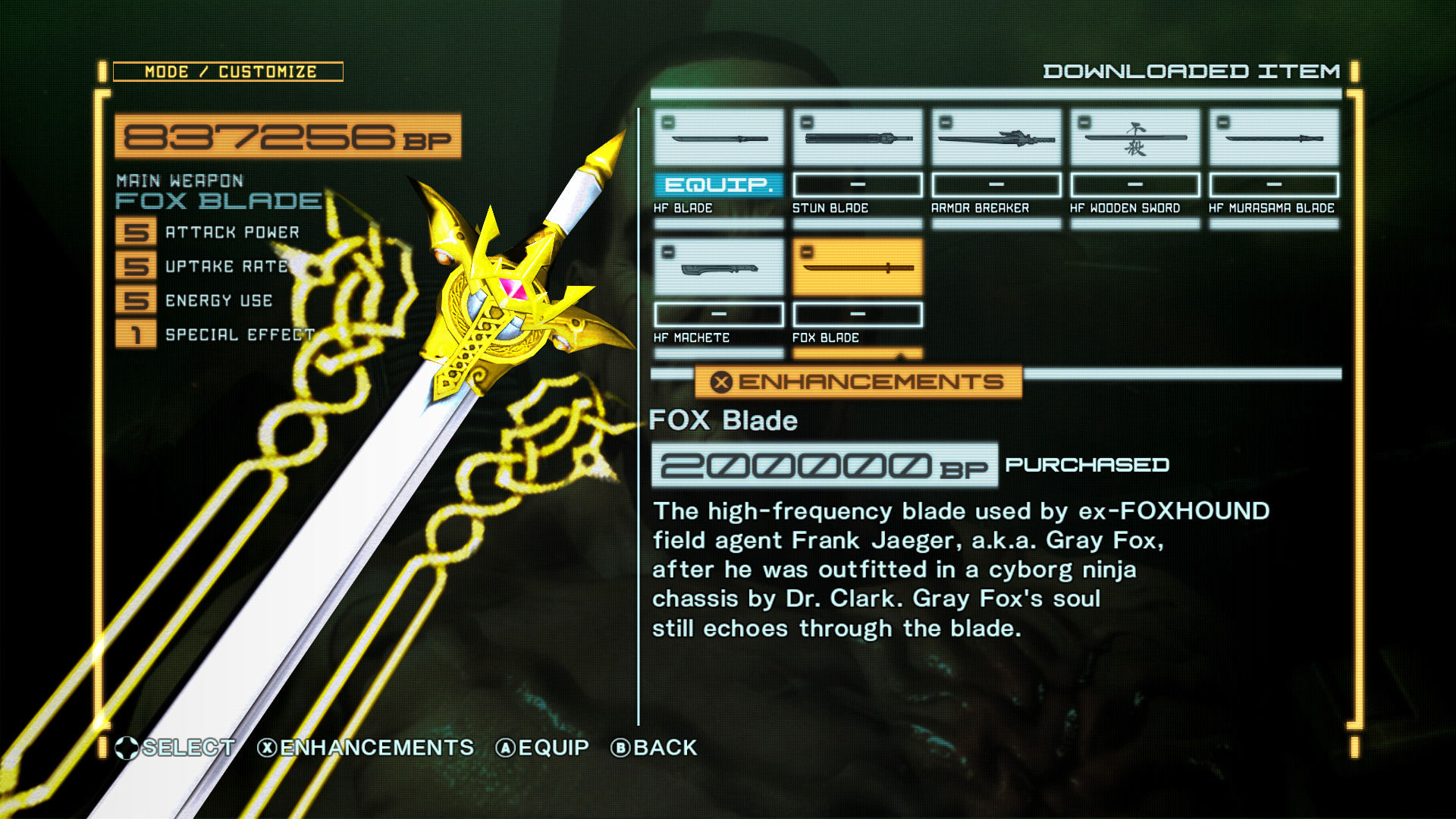This screenshot has height=819, width=1456.
Task: Click BACK at the bottom bar
Action: click(x=654, y=748)
